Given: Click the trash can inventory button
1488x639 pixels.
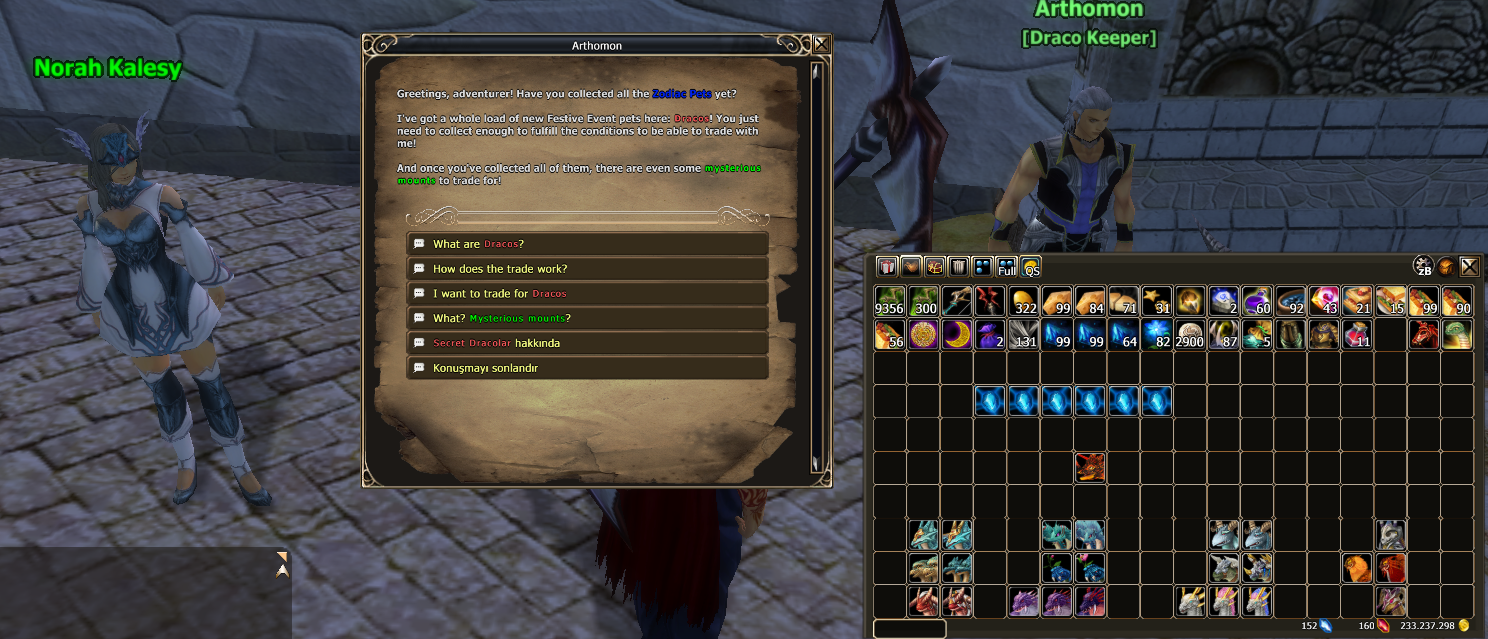Looking at the screenshot, I should tap(959, 267).
